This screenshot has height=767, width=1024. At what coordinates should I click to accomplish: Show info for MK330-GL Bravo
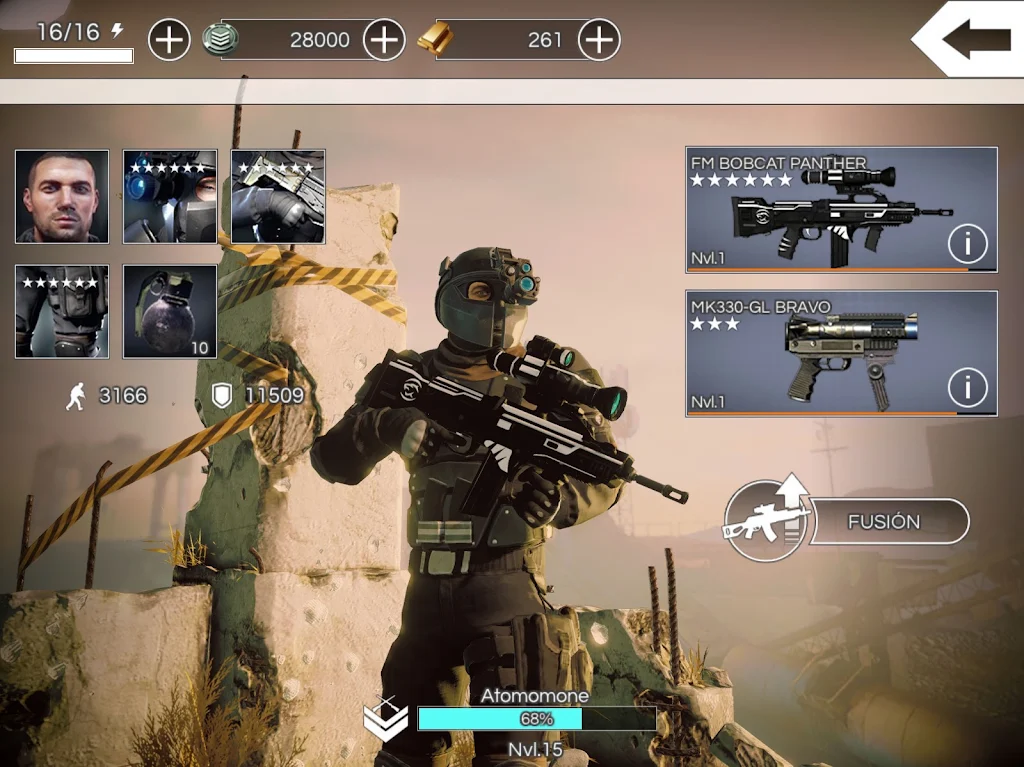point(967,386)
